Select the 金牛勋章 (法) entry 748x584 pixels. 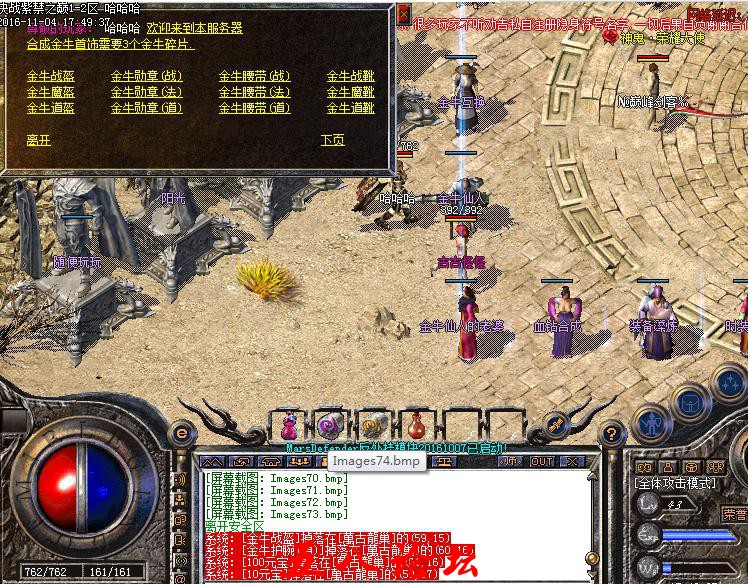pos(146,92)
